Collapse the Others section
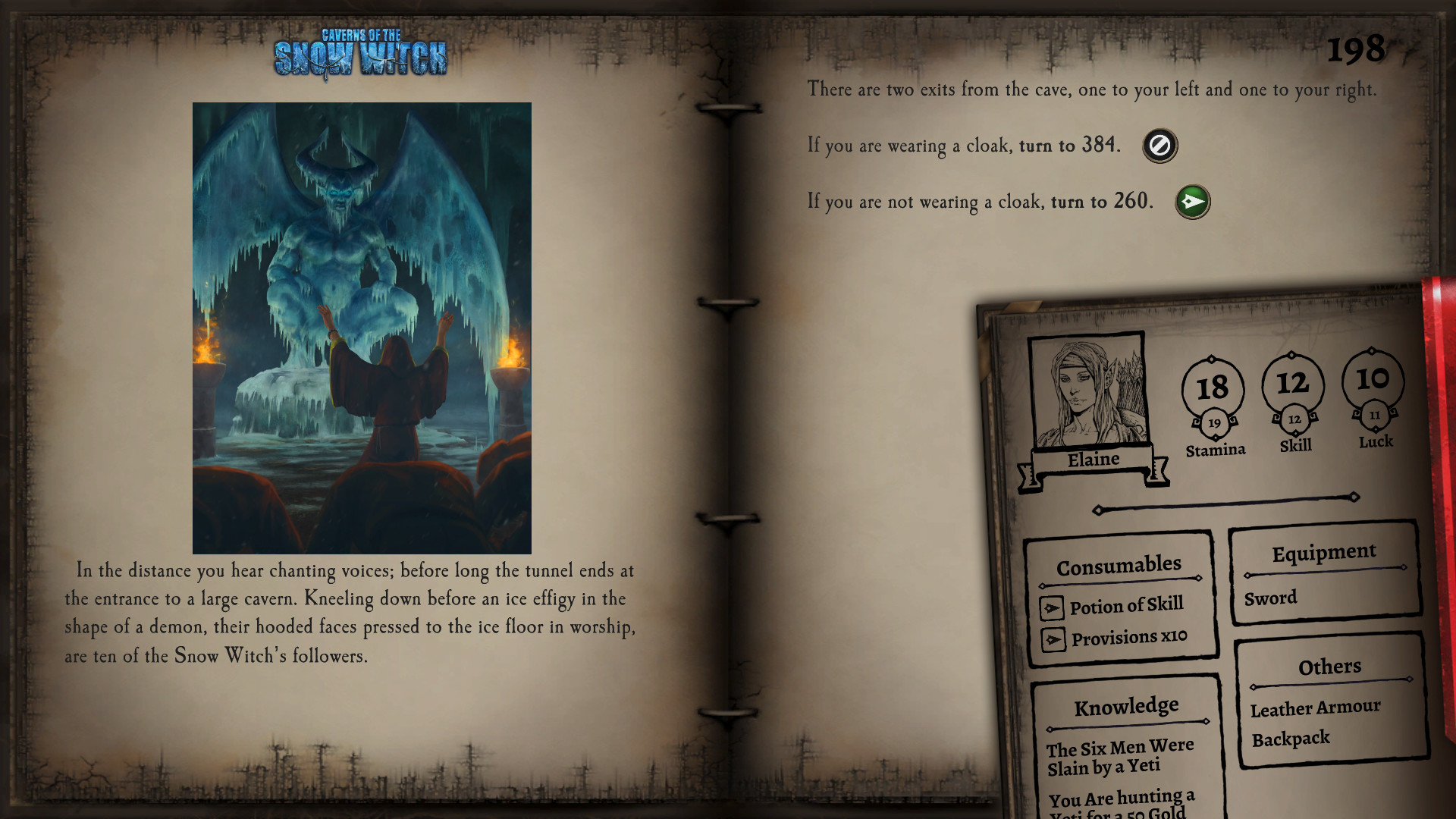 [1329, 667]
